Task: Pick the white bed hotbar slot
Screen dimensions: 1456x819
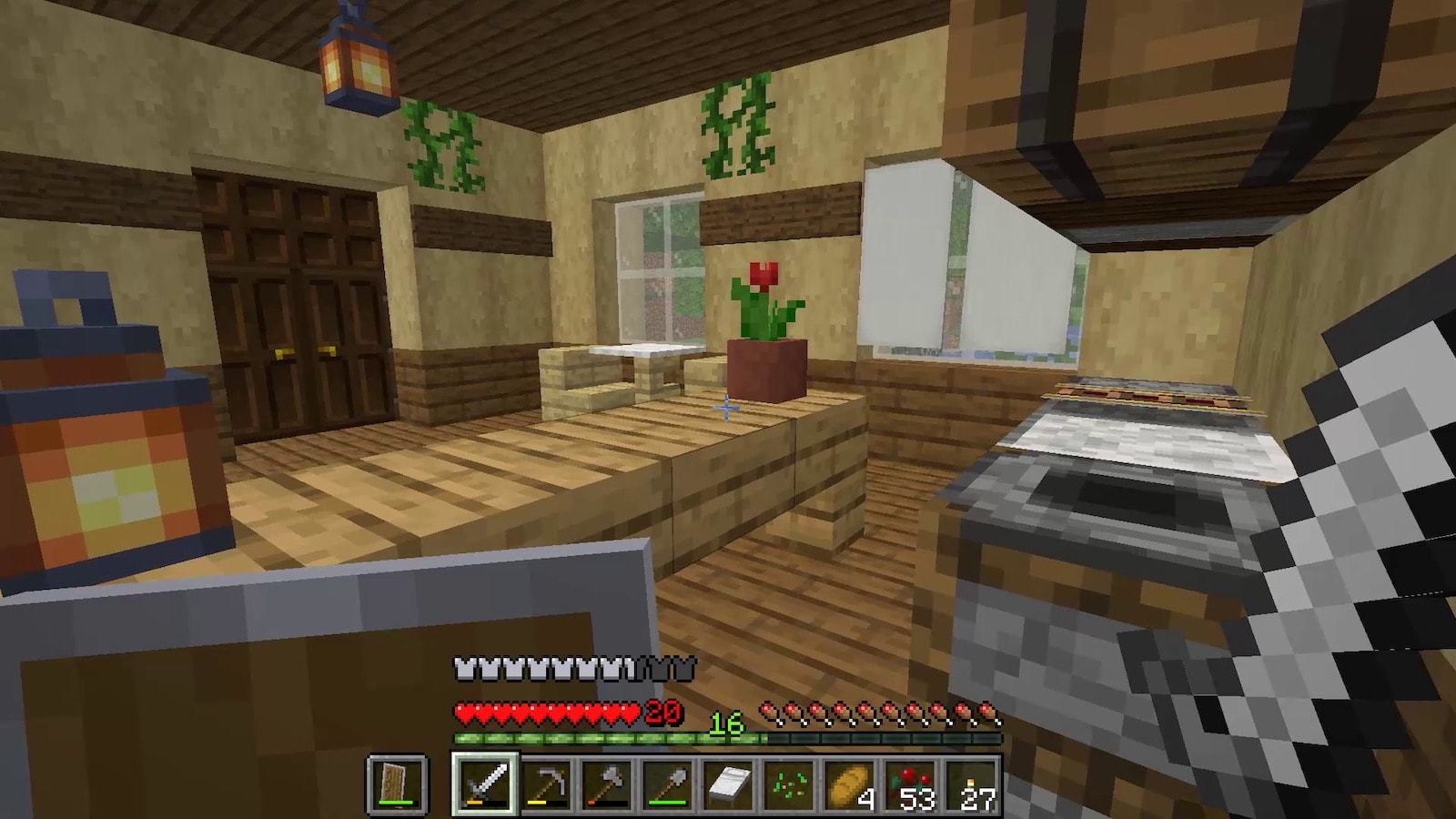Action: pos(728,784)
